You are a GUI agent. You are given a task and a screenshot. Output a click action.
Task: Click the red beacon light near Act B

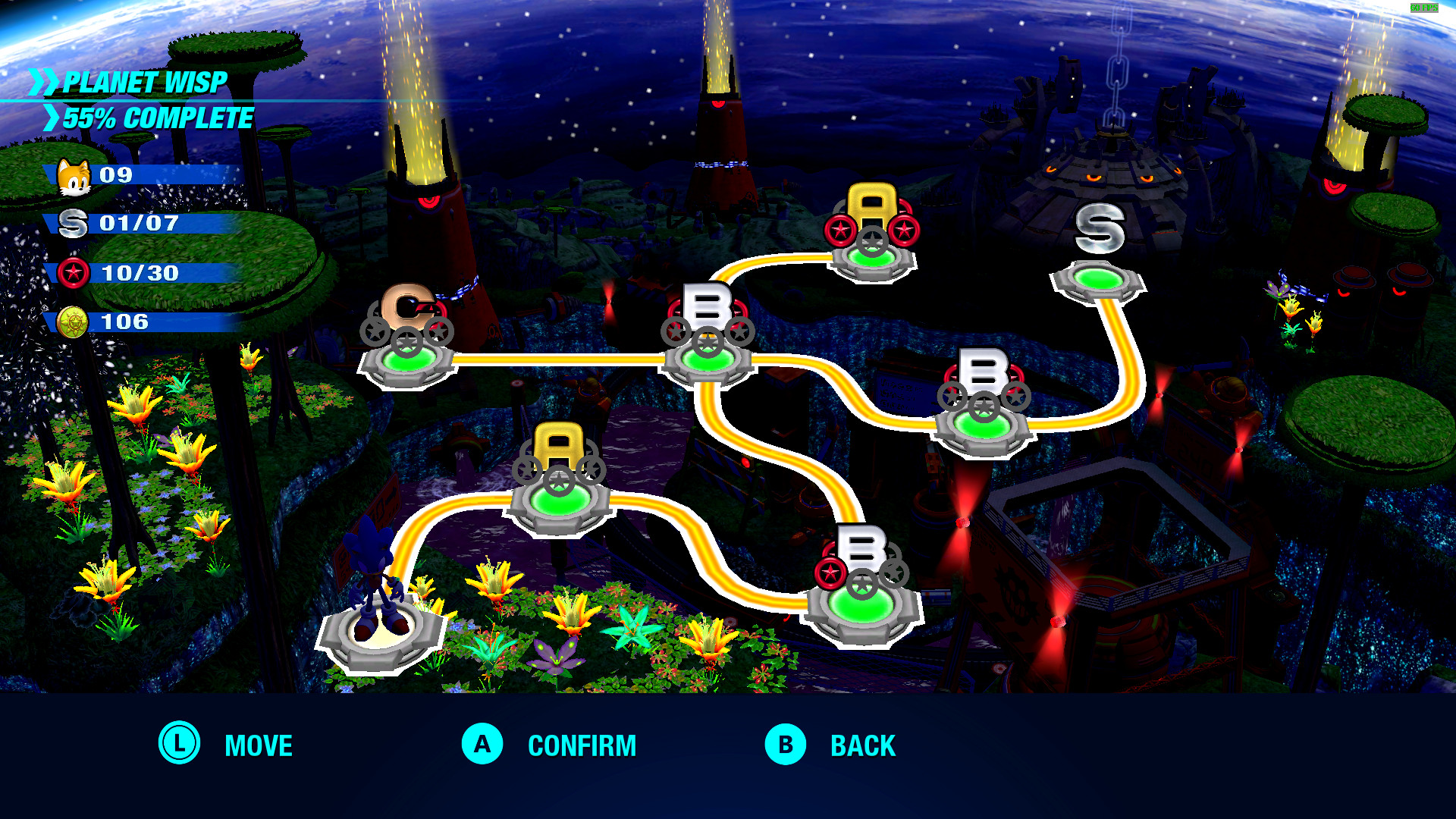(611, 300)
